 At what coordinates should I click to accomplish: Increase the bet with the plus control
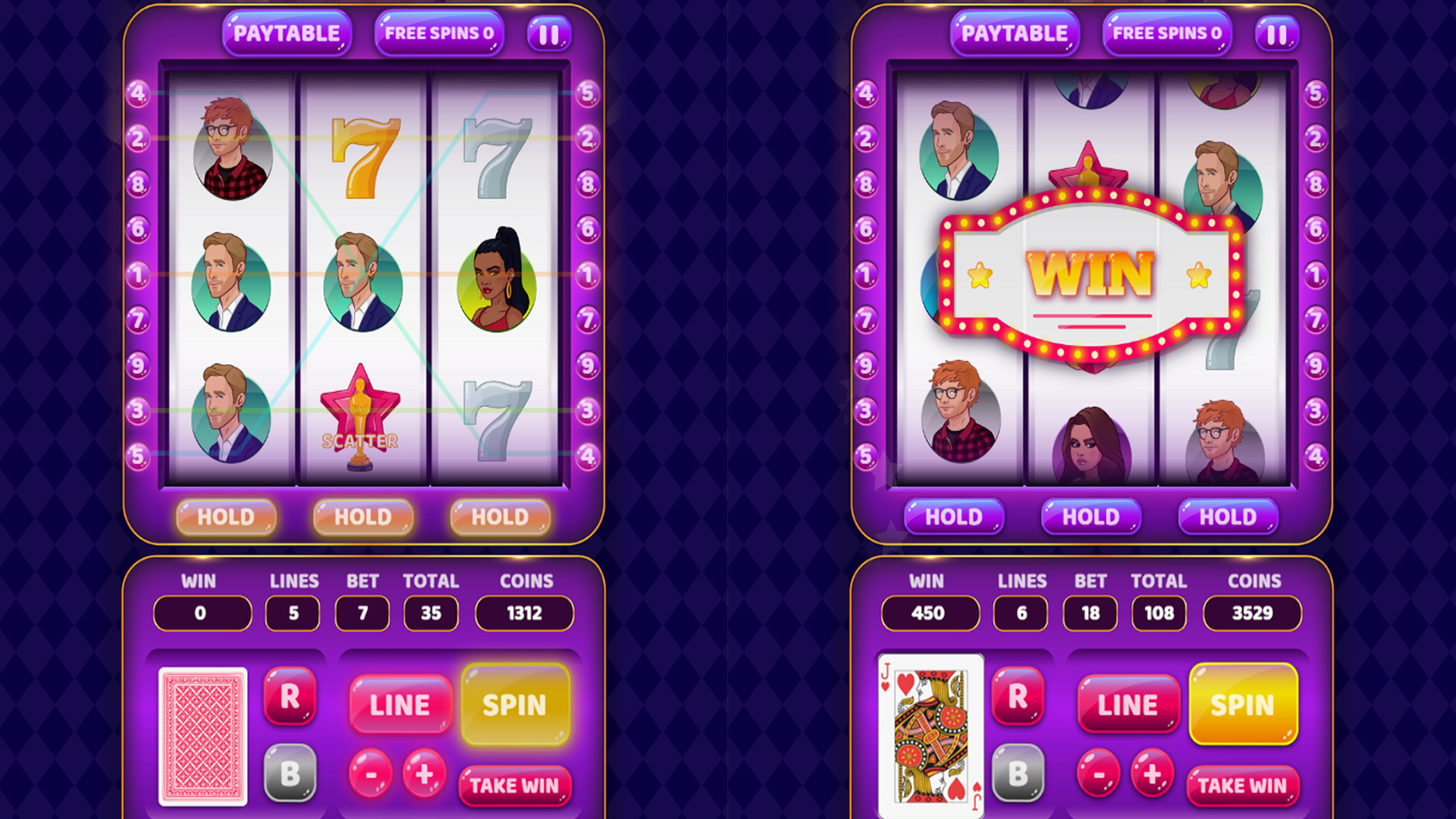(x=423, y=775)
